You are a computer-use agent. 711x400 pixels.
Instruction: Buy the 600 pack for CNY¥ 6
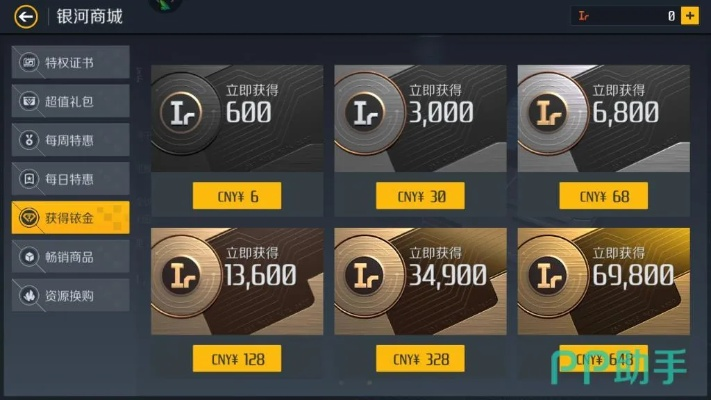click(237, 196)
